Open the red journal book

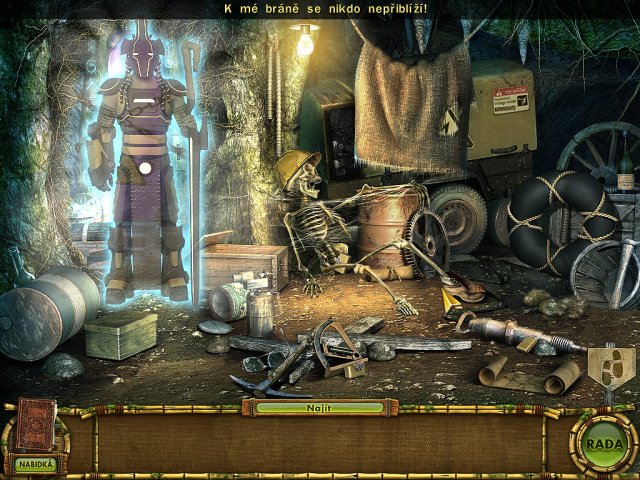pos(36,424)
